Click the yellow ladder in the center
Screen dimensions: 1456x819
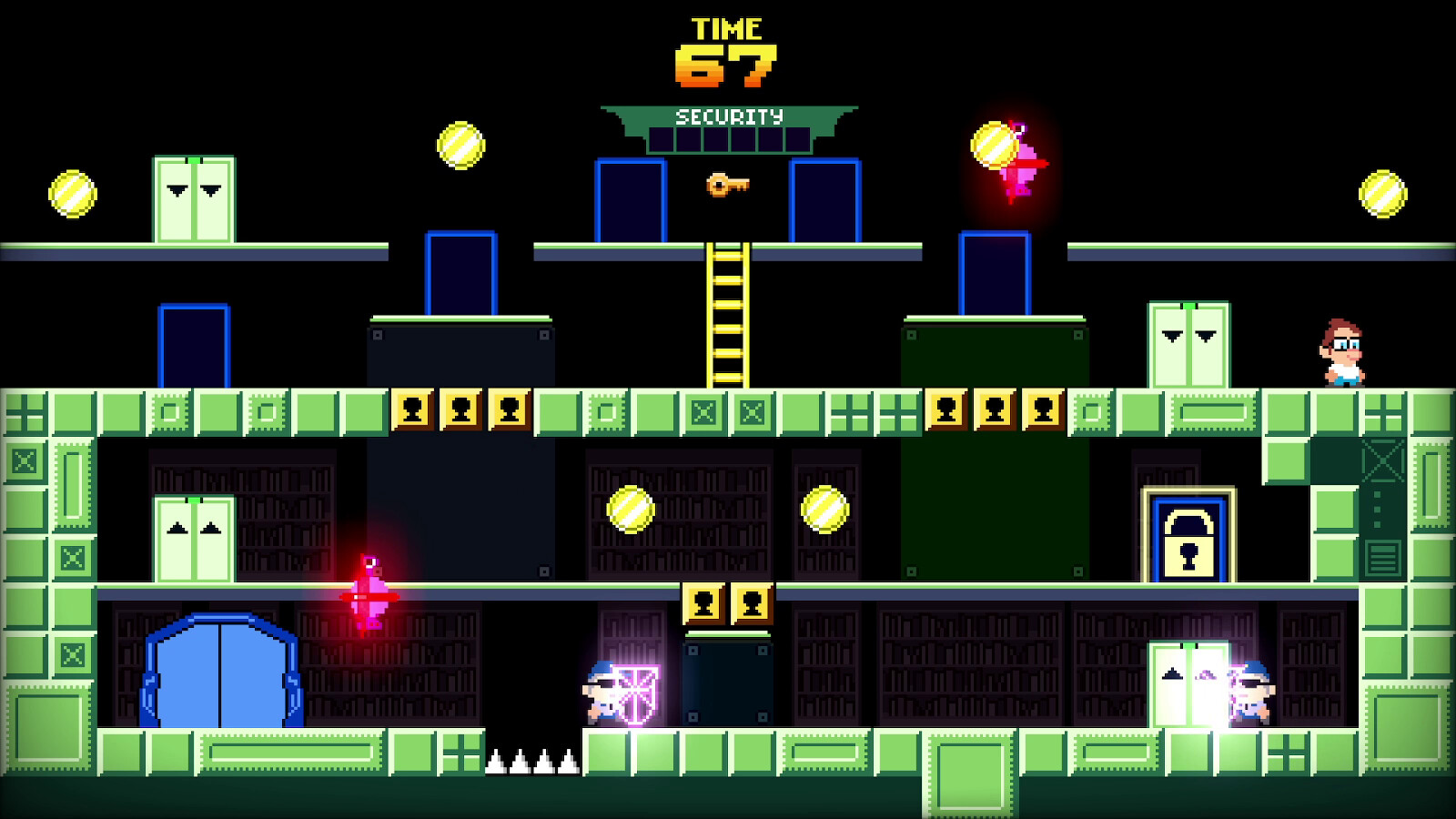(728, 314)
